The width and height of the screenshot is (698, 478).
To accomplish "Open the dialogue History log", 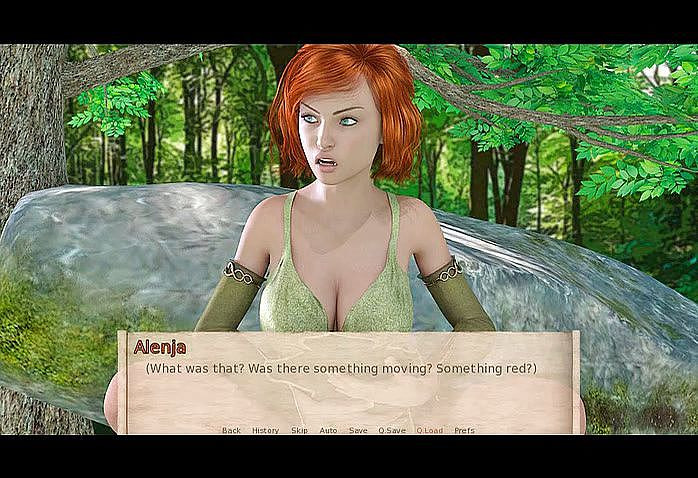I will pyautogui.click(x=265, y=431).
